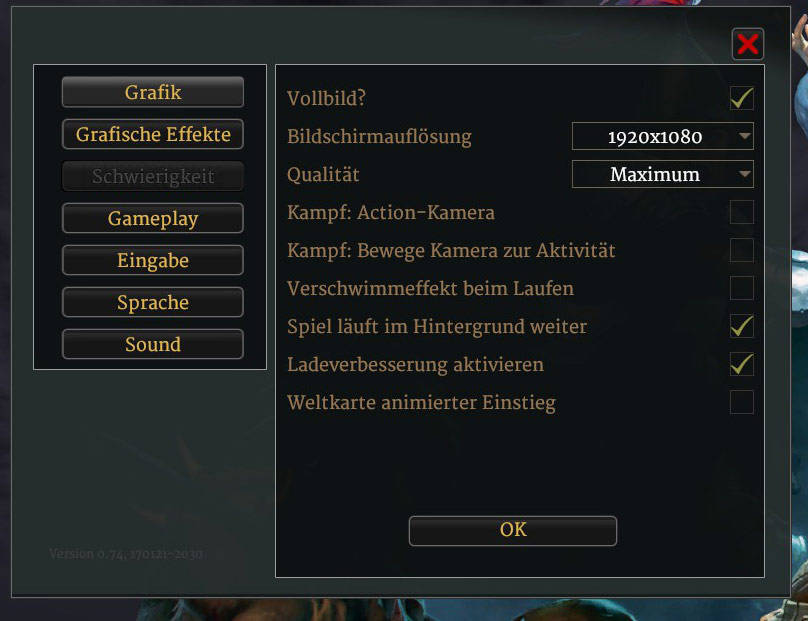Open the Gameplay settings section
The height and width of the screenshot is (621, 808).
[153, 218]
